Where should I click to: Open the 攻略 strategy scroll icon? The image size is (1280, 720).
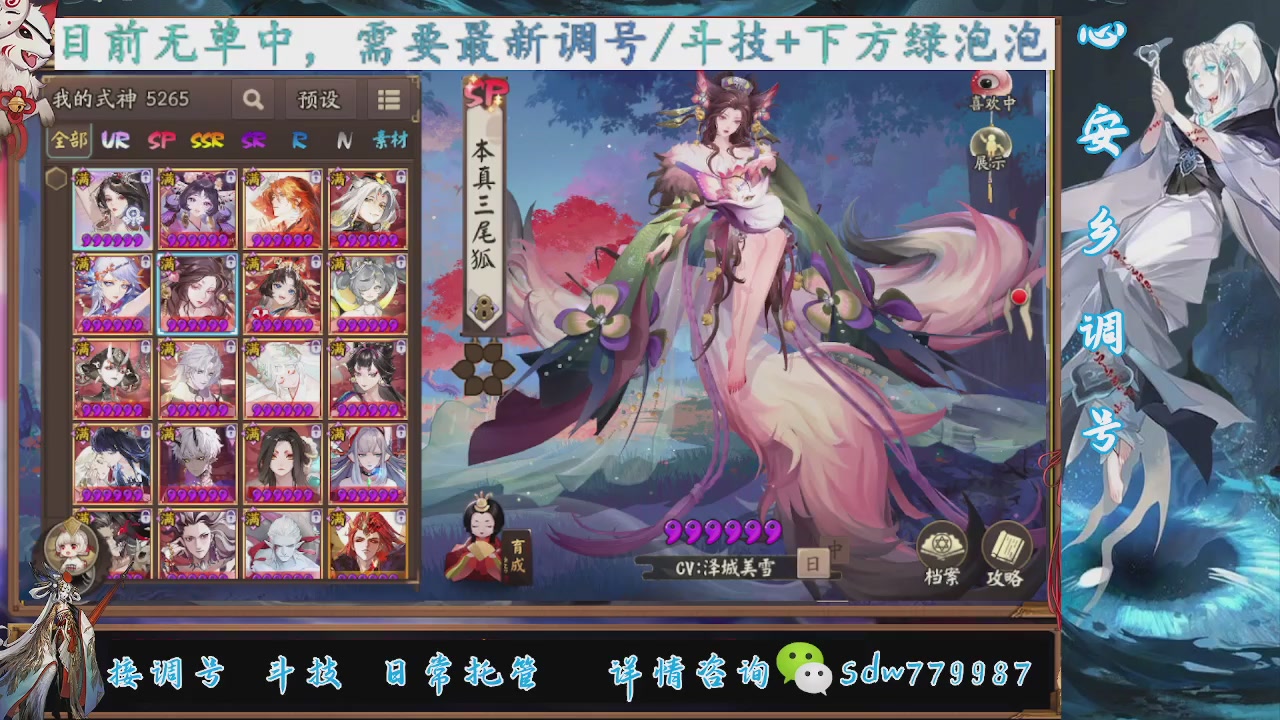pyautogui.click(x=1007, y=542)
